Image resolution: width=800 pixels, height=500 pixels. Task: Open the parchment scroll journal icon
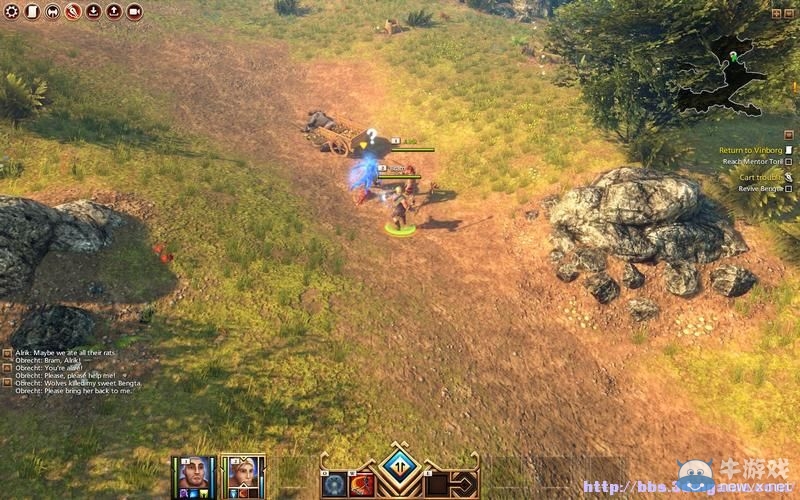point(31,12)
